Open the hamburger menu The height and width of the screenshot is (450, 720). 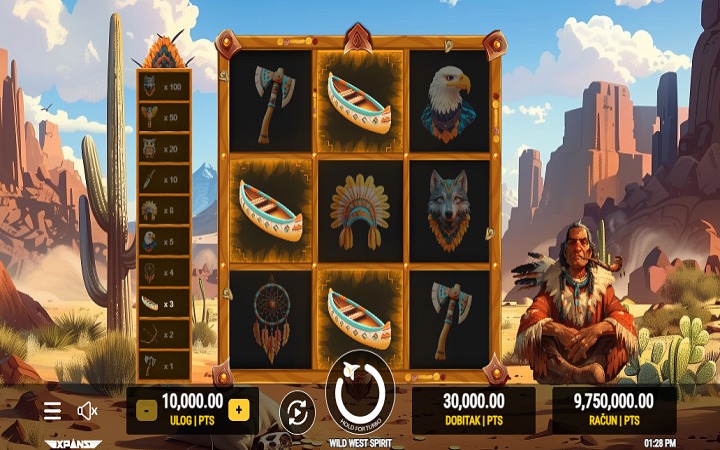[53, 410]
